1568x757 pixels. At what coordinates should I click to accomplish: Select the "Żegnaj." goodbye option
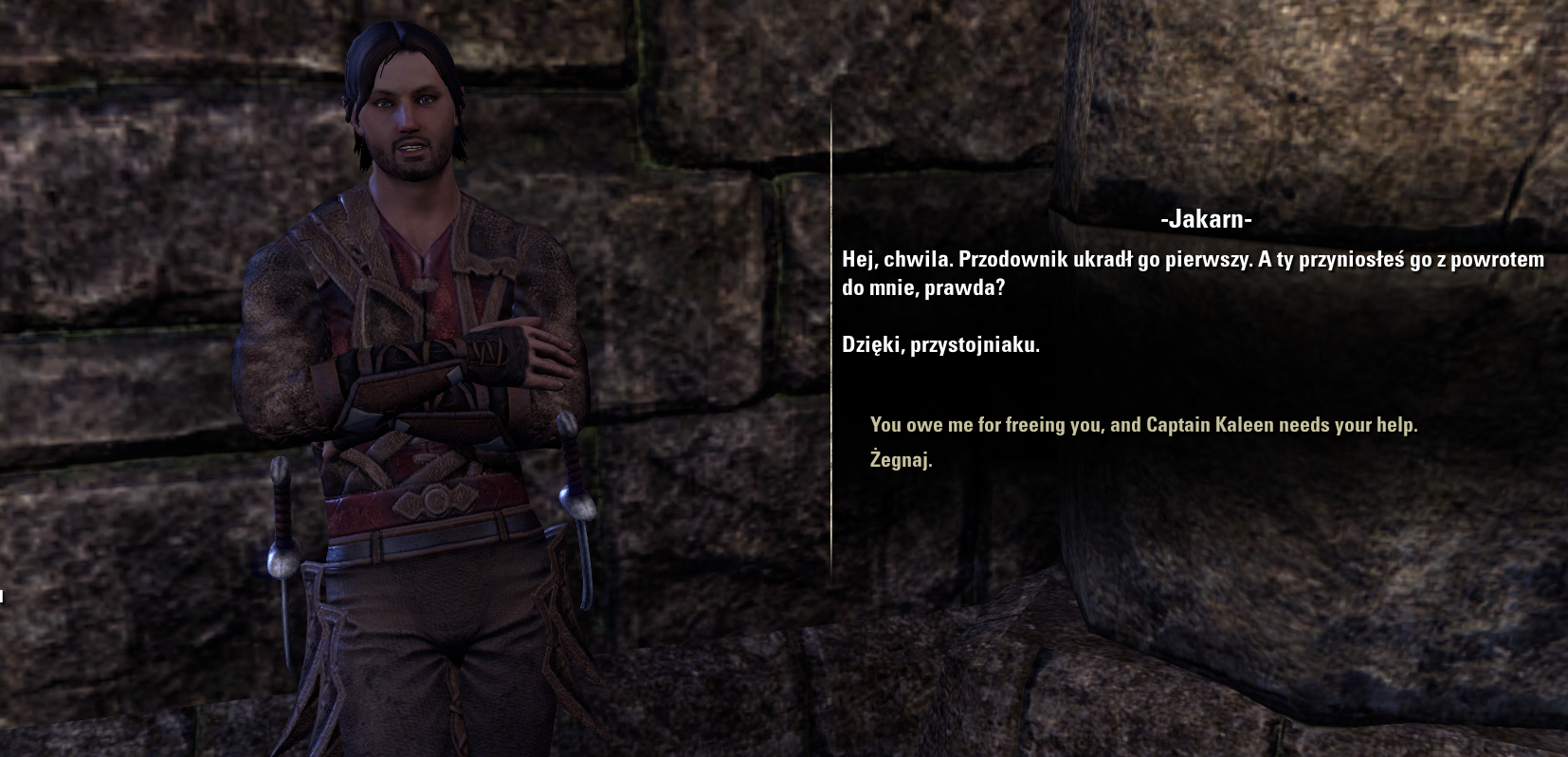901,460
